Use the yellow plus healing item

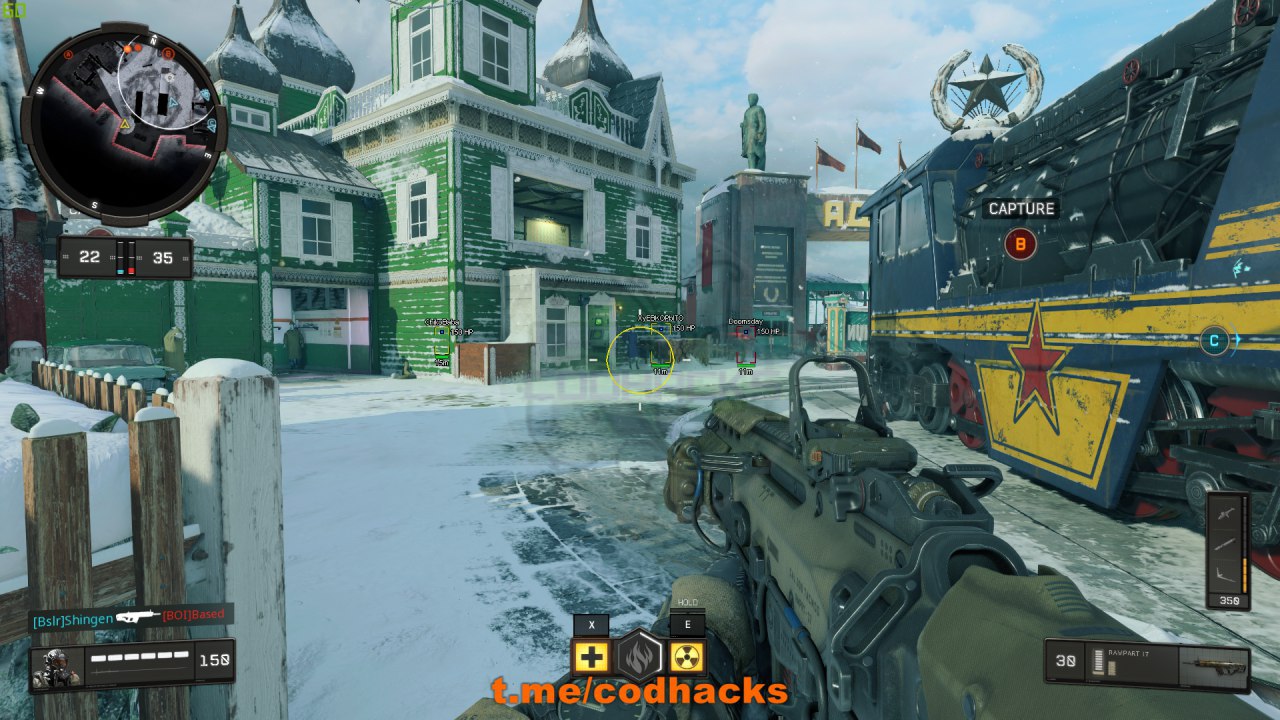point(592,657)
